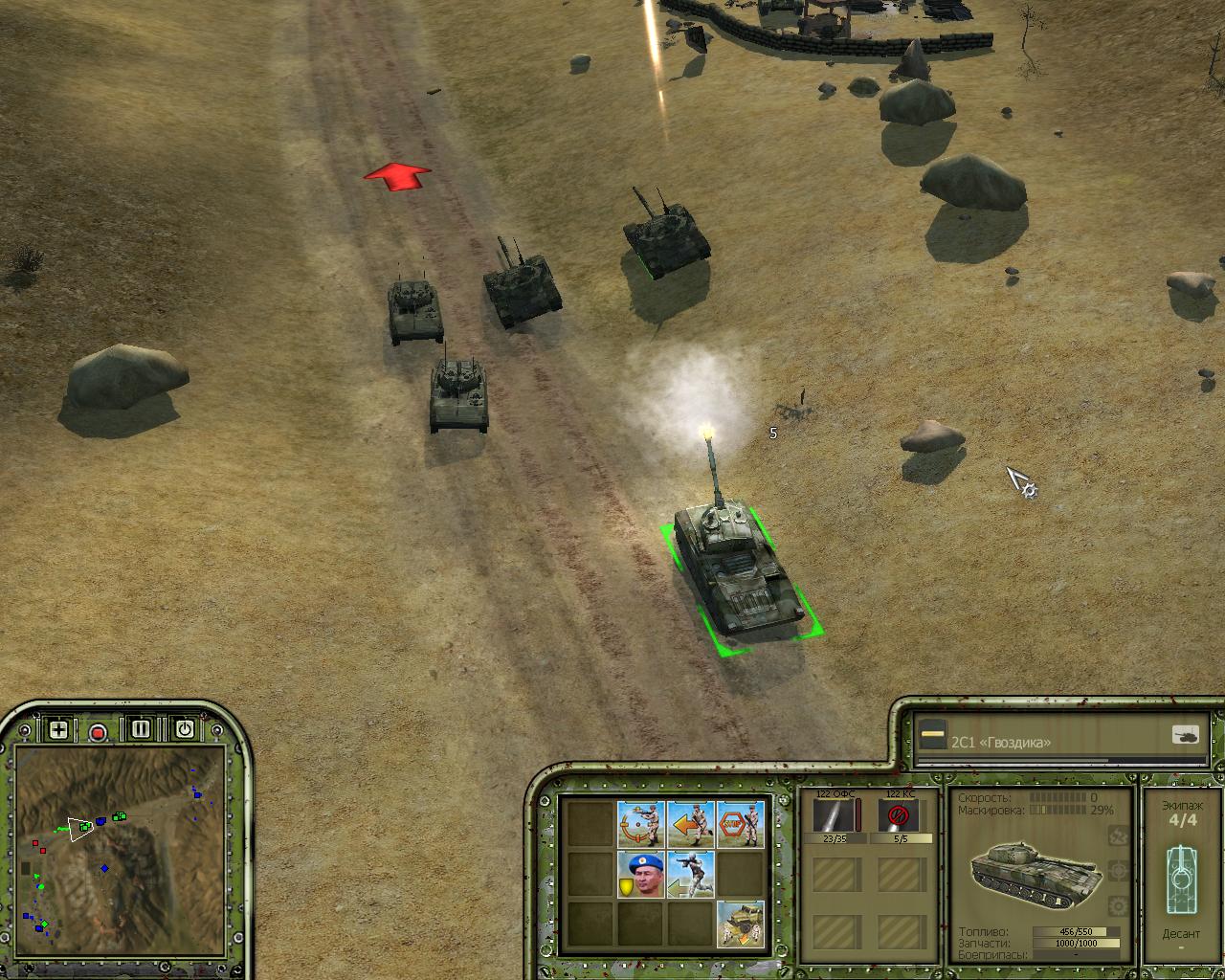The width and height of the screenshot is (1225, 980).
Task: Click the tank silhouette icon beside unit name
Action: click(x=1185, y=735)
